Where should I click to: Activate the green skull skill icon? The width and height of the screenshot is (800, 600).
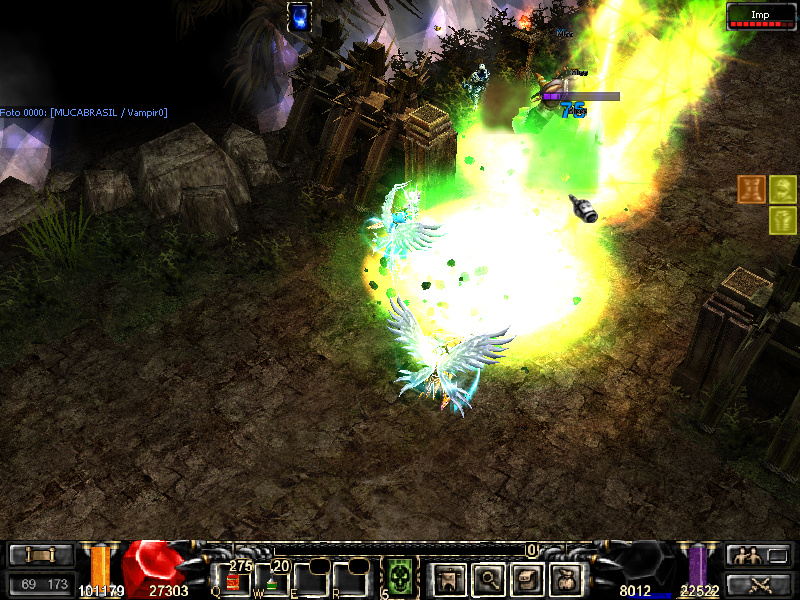click(x=400, y=578)
